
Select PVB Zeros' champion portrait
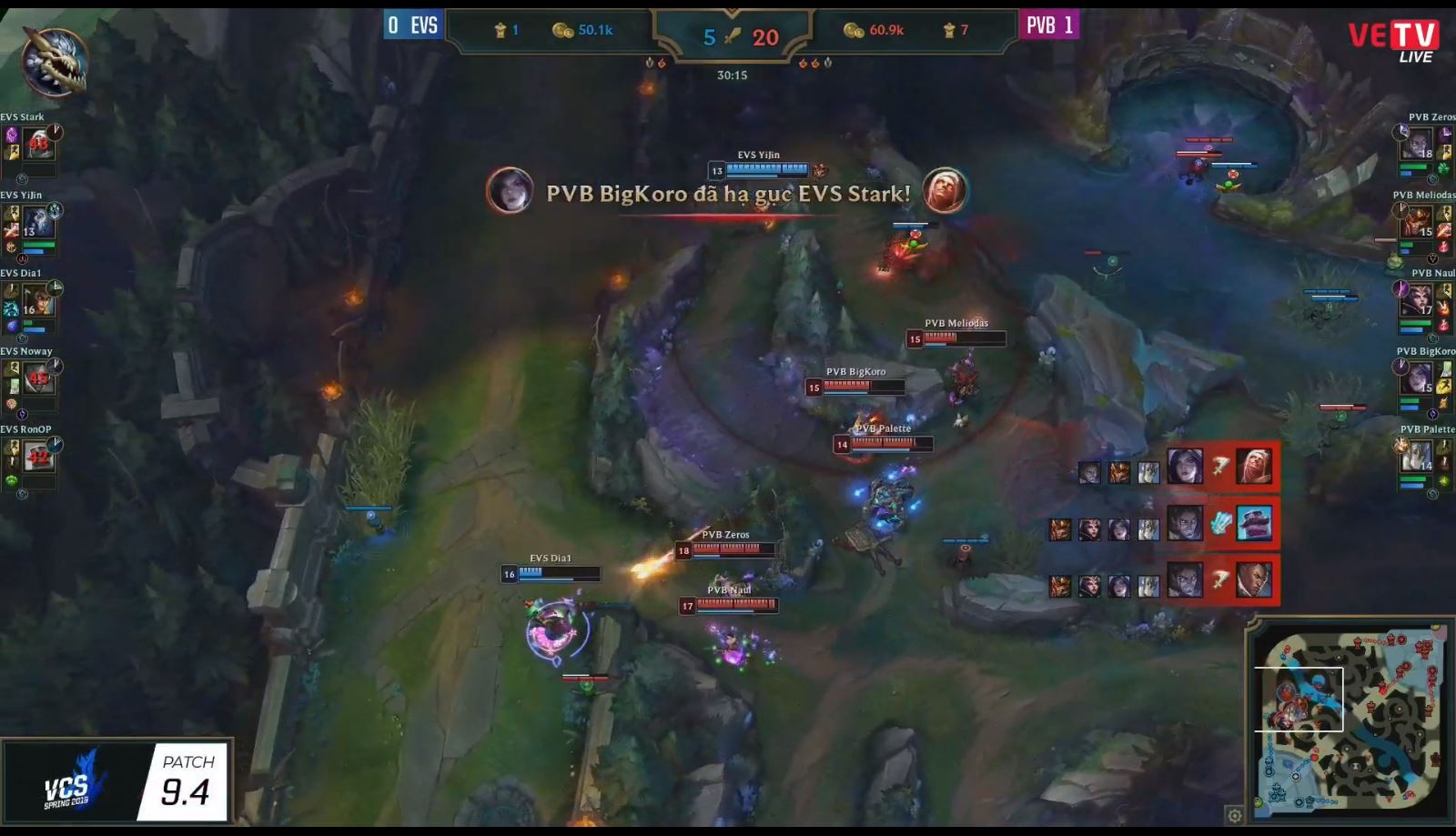click(x=1416, y=144)
